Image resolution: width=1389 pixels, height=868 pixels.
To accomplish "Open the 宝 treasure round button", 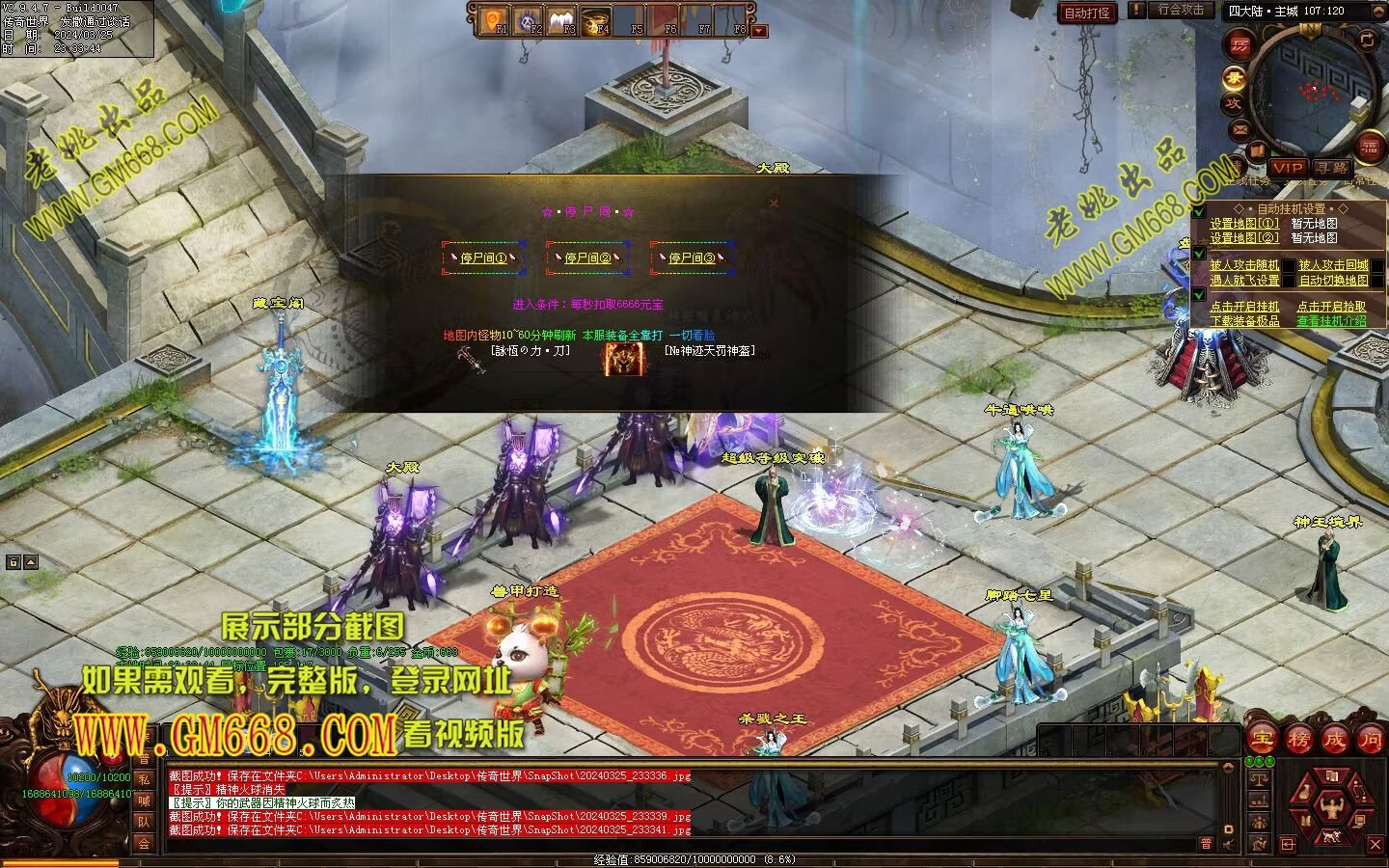I will (x=1262, y=740).
